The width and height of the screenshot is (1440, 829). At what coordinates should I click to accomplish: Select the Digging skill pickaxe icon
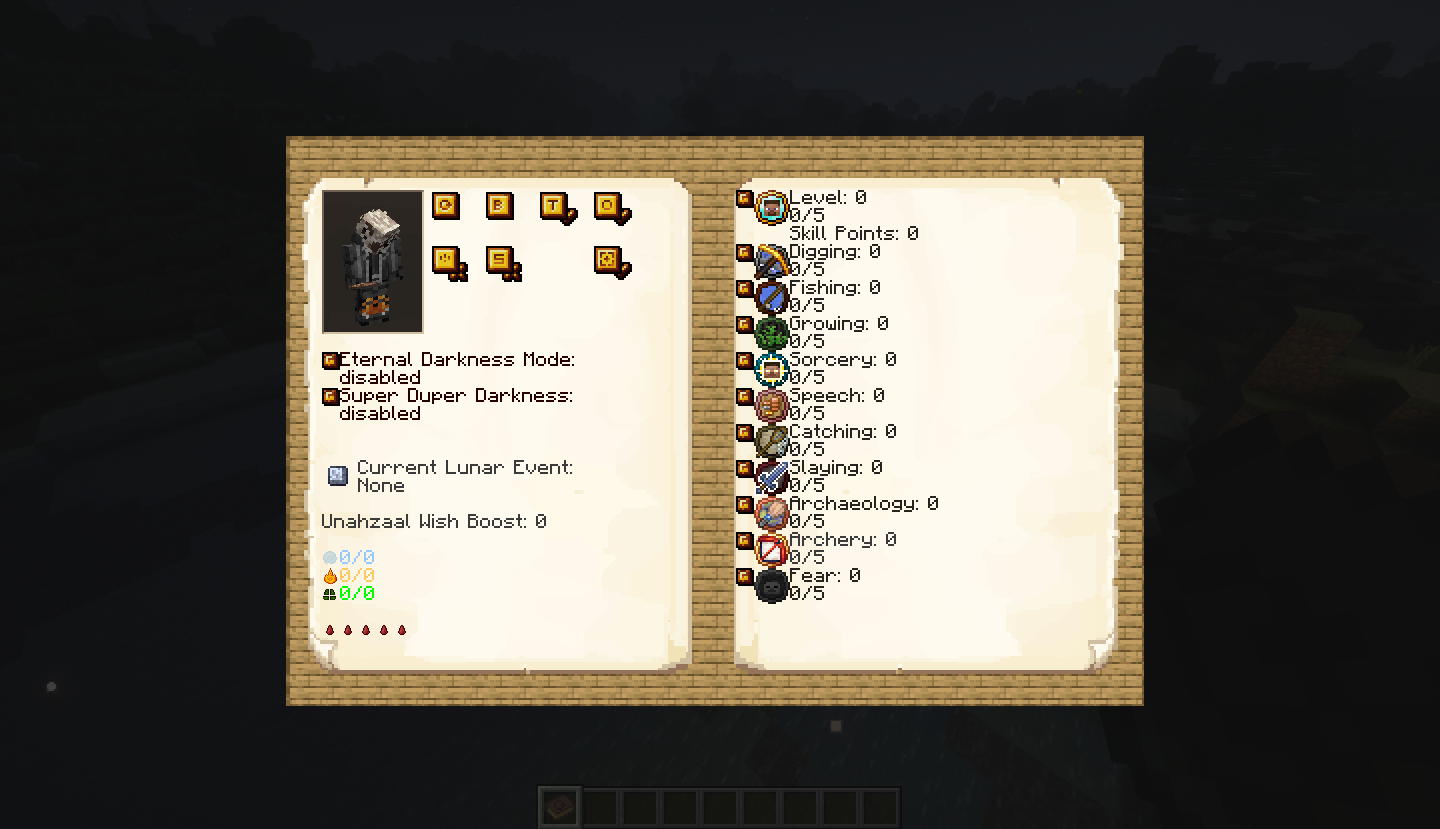click(x=772, y=262)
